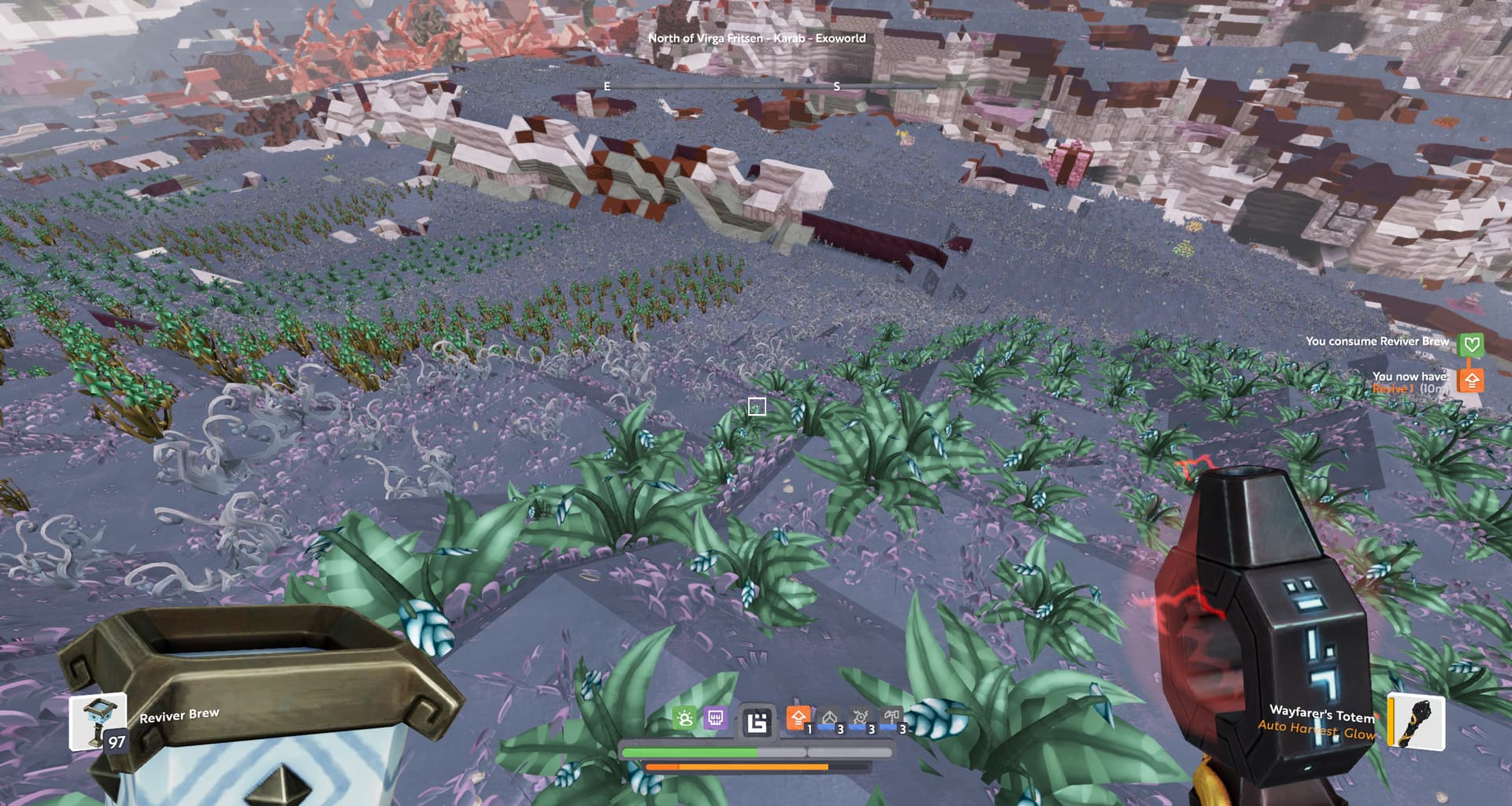
Task: Click the orange Revive buff icon in status bar
Action: click(798, 719)
